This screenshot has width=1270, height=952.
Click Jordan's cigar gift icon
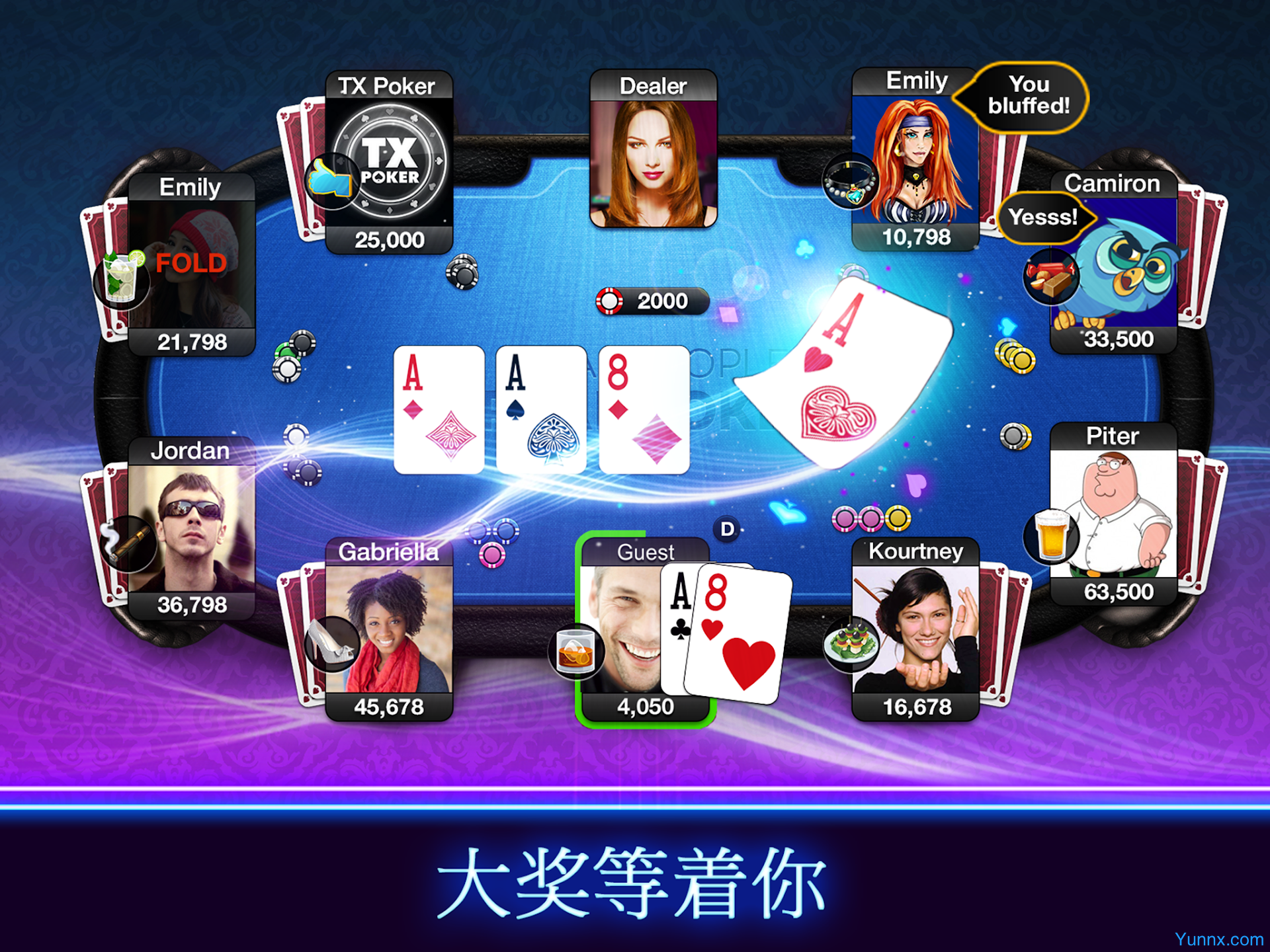126,542
